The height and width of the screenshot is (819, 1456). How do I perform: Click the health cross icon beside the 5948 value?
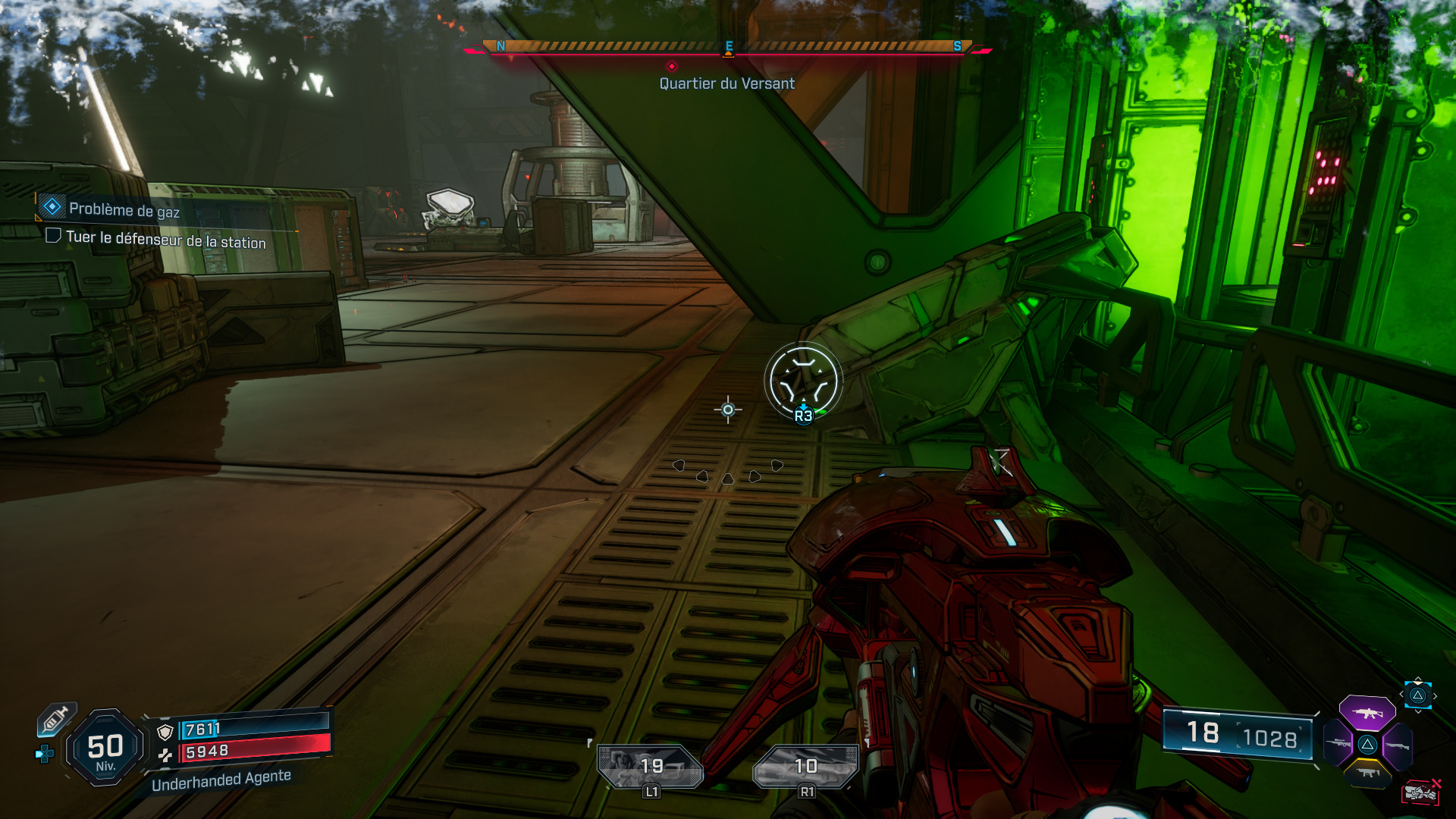pyautogui.click(x=165, y=755)
